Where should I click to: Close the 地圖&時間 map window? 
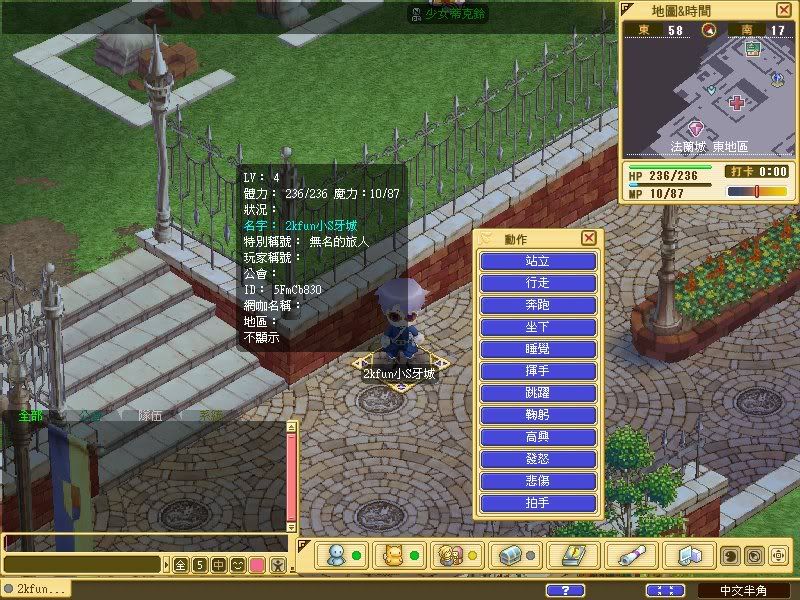(x=783, y=10)
